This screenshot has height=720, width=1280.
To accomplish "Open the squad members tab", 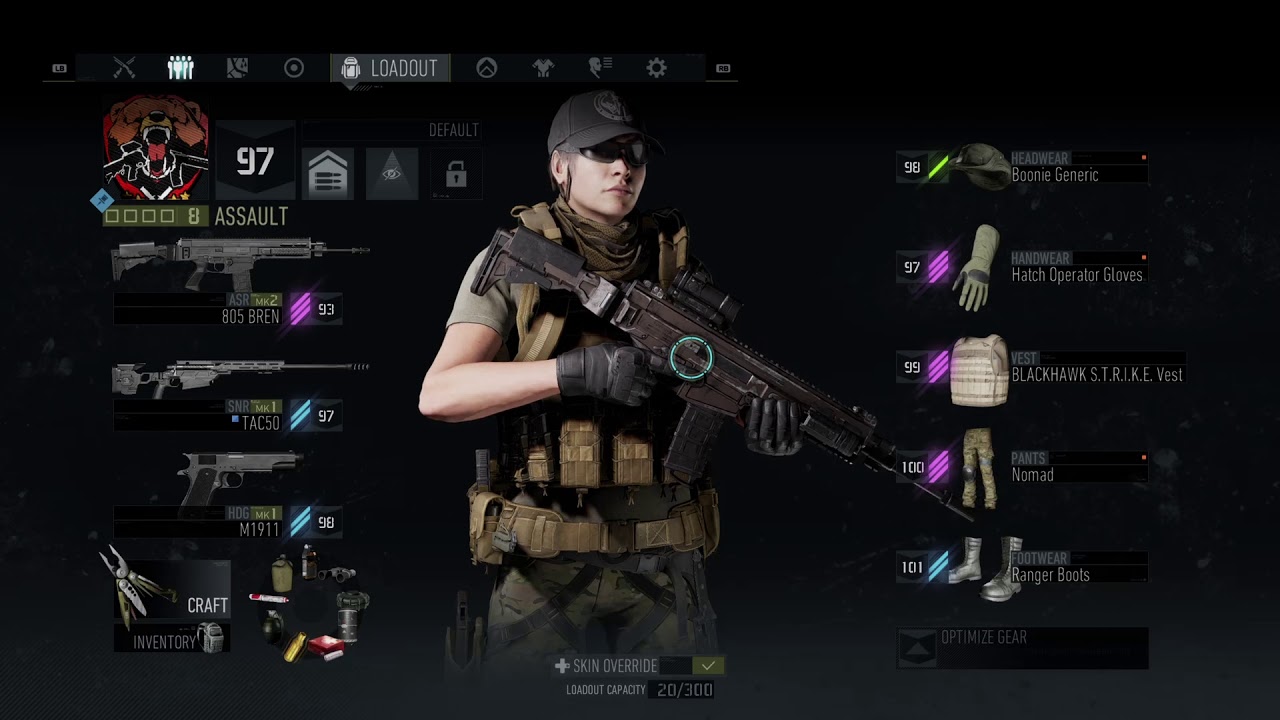I will click(x=180, y=68).
